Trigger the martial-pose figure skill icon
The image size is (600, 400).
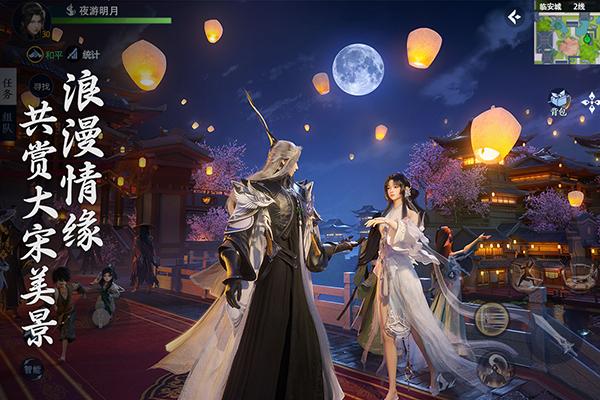527,273
